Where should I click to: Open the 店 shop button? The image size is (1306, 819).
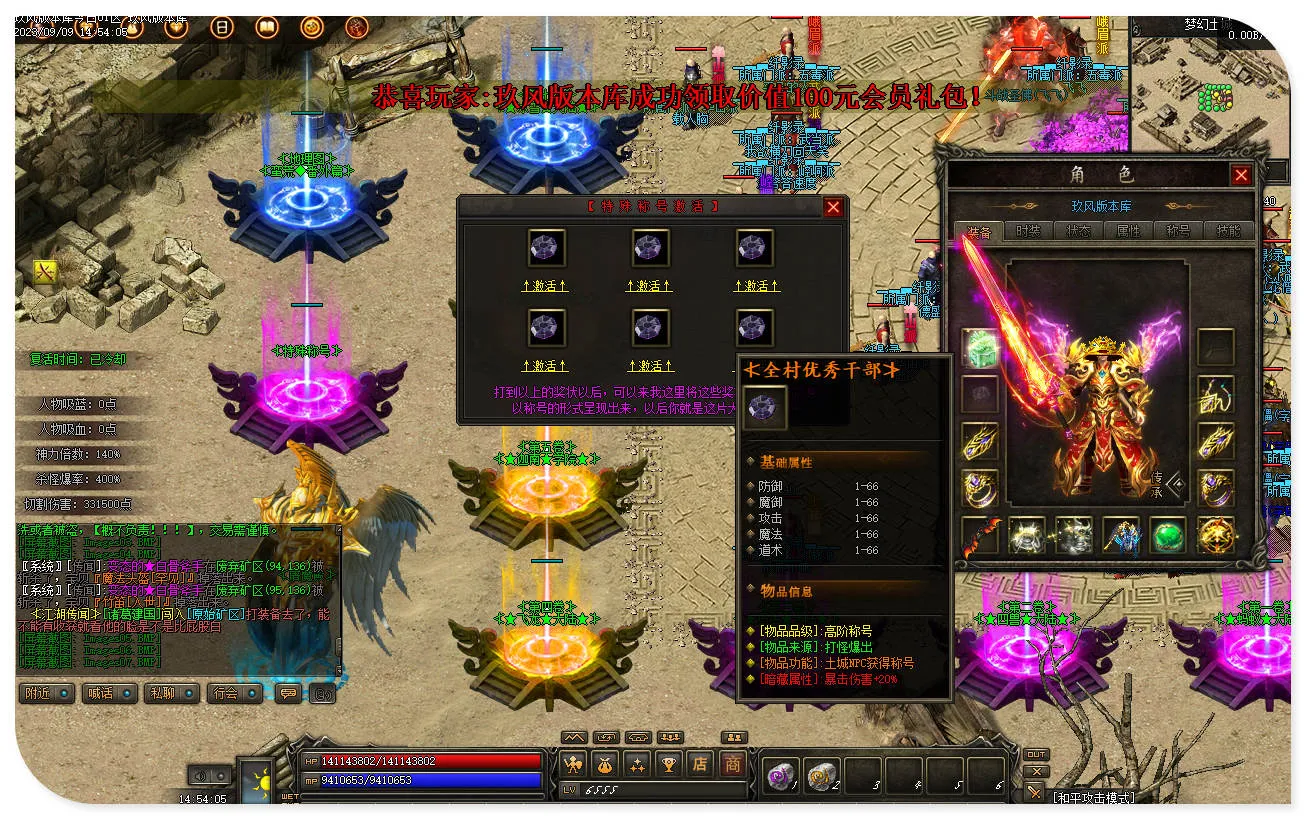pos(700,765)
